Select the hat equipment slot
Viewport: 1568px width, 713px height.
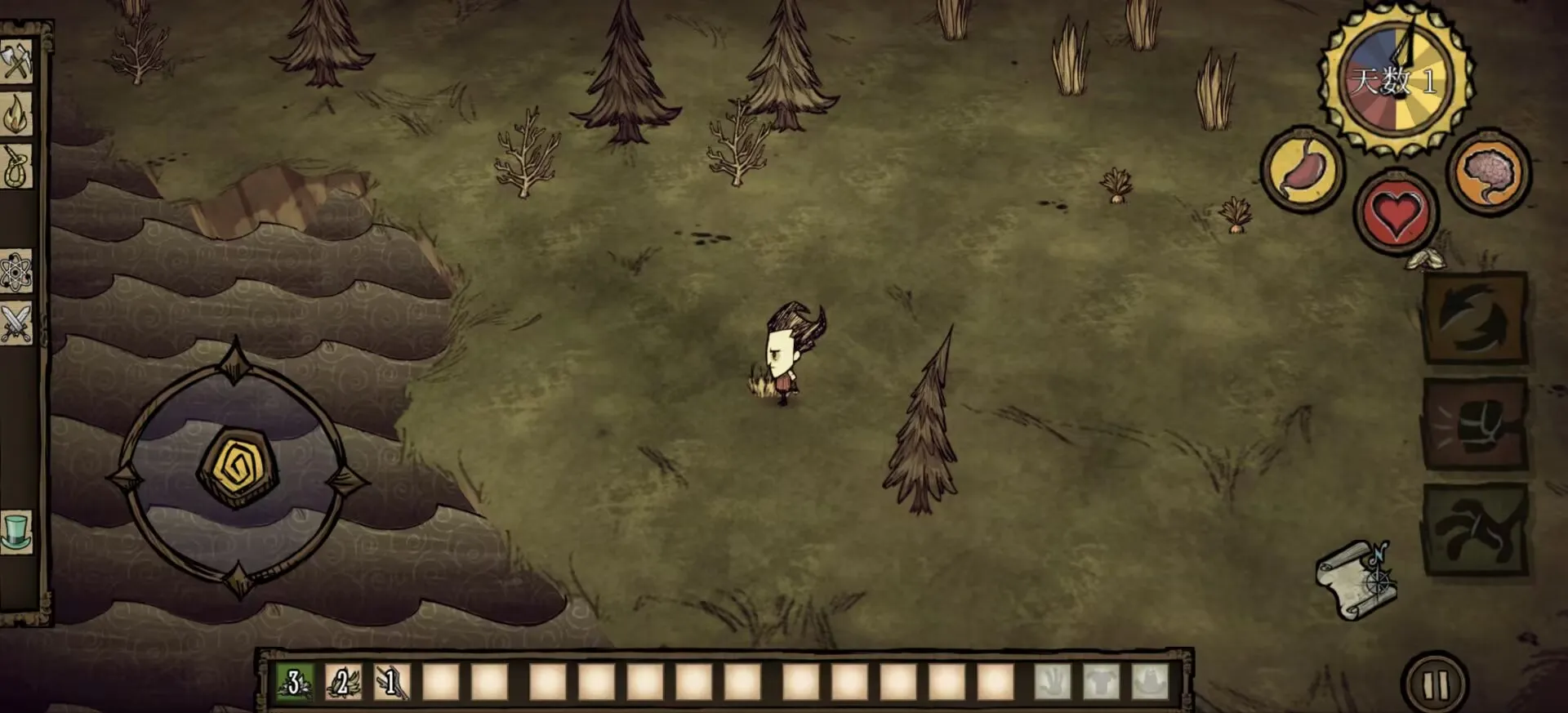click(x=1150, y=682)
